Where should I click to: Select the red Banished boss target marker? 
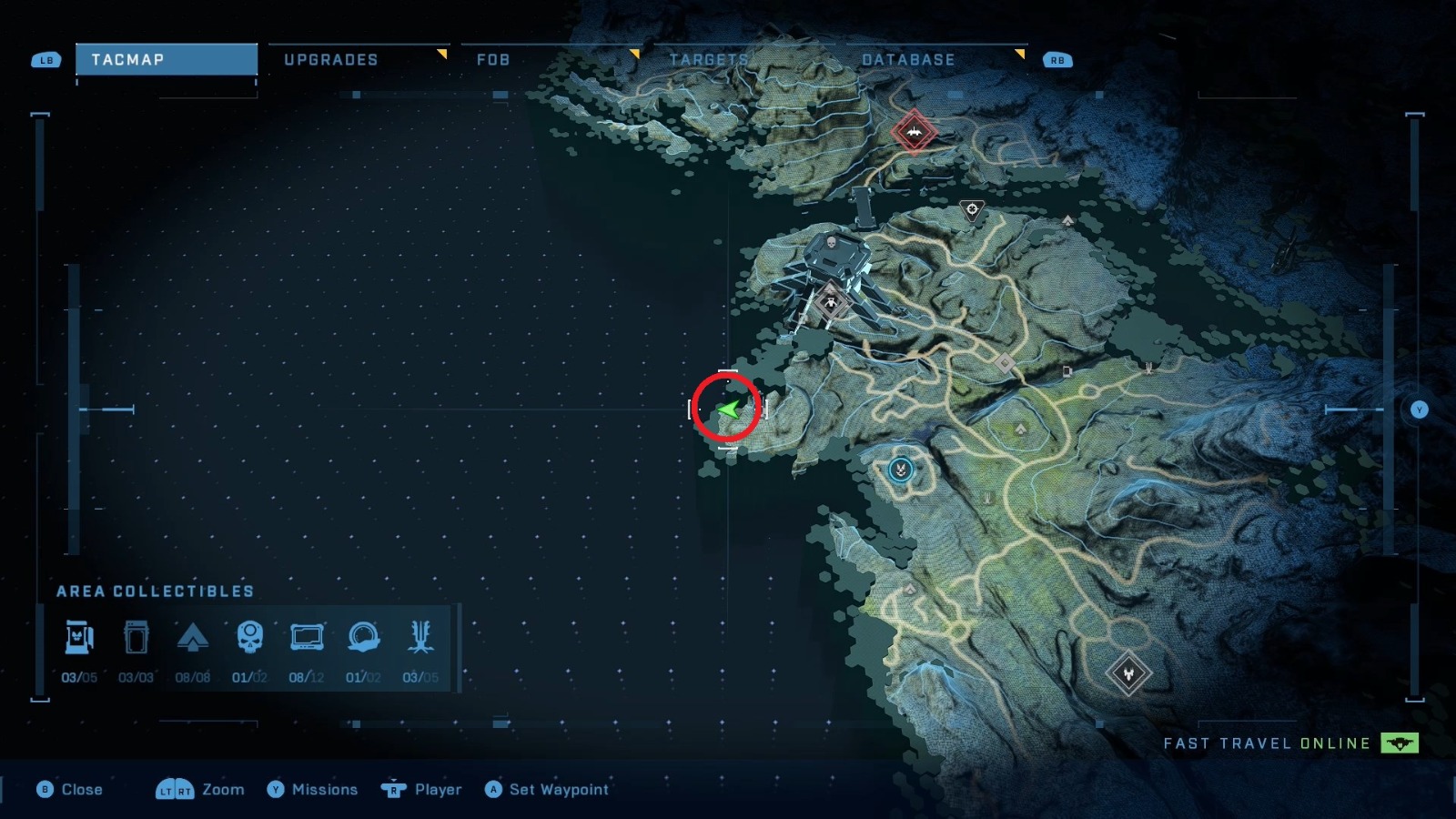pos(913,130)
